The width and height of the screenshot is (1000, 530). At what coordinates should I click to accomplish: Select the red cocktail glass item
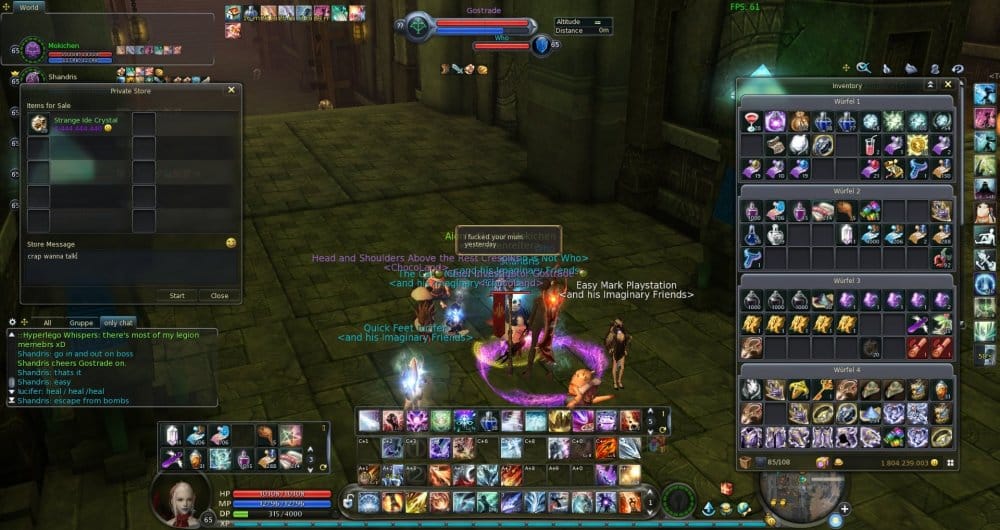(752, 121)
